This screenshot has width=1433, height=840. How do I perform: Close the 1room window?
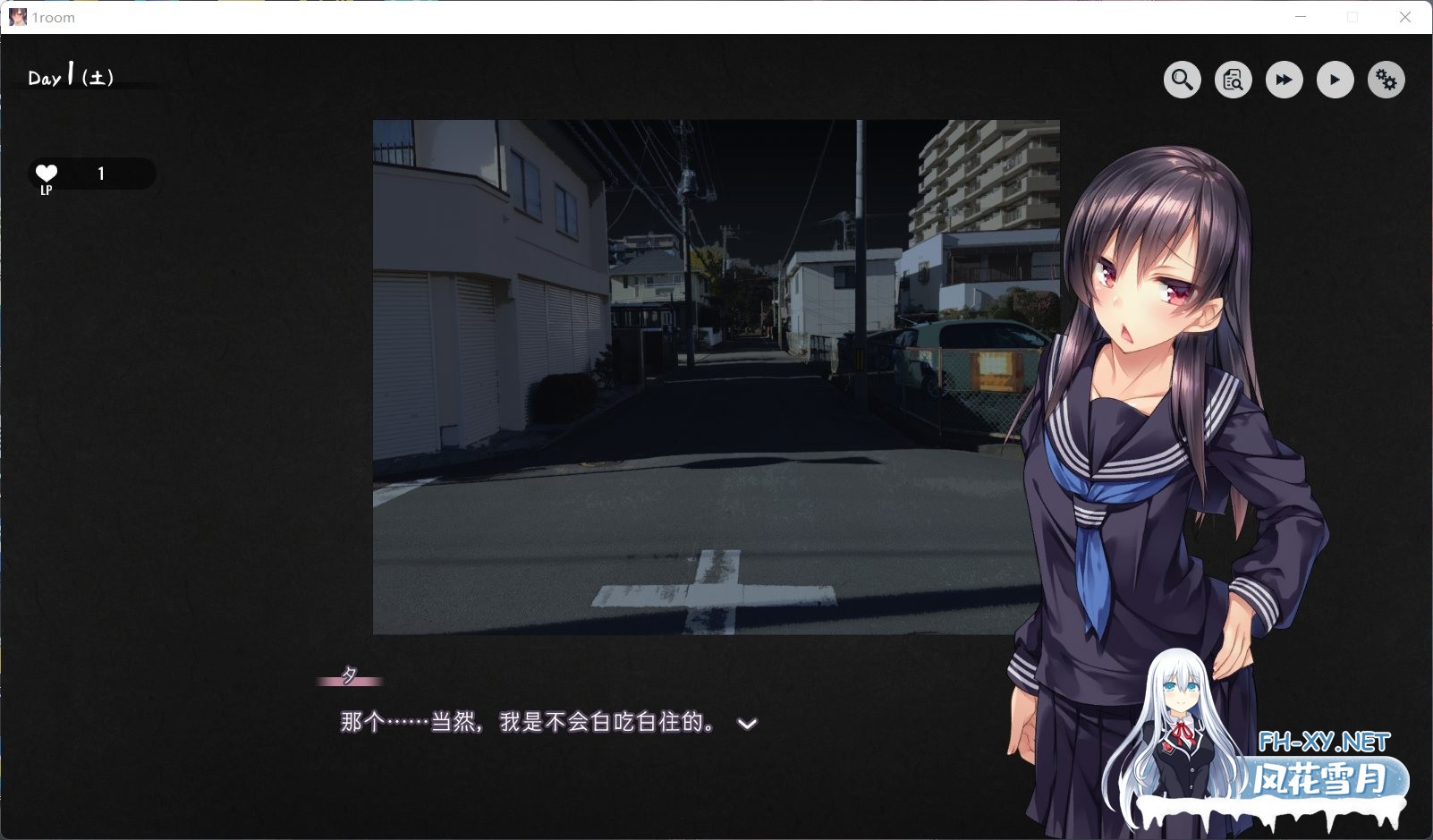[1405, 17]
